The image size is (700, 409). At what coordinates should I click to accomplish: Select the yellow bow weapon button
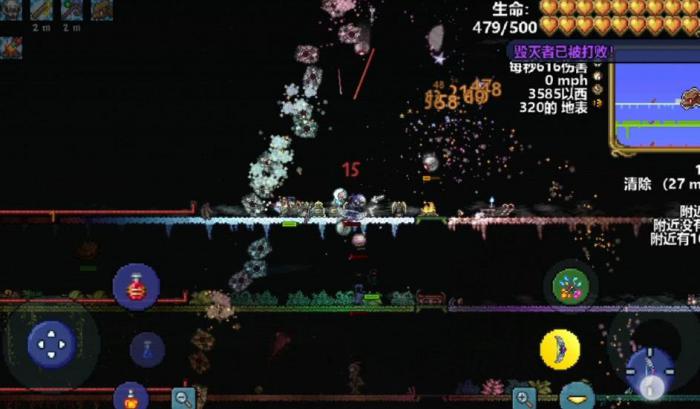tap(560, 349)
